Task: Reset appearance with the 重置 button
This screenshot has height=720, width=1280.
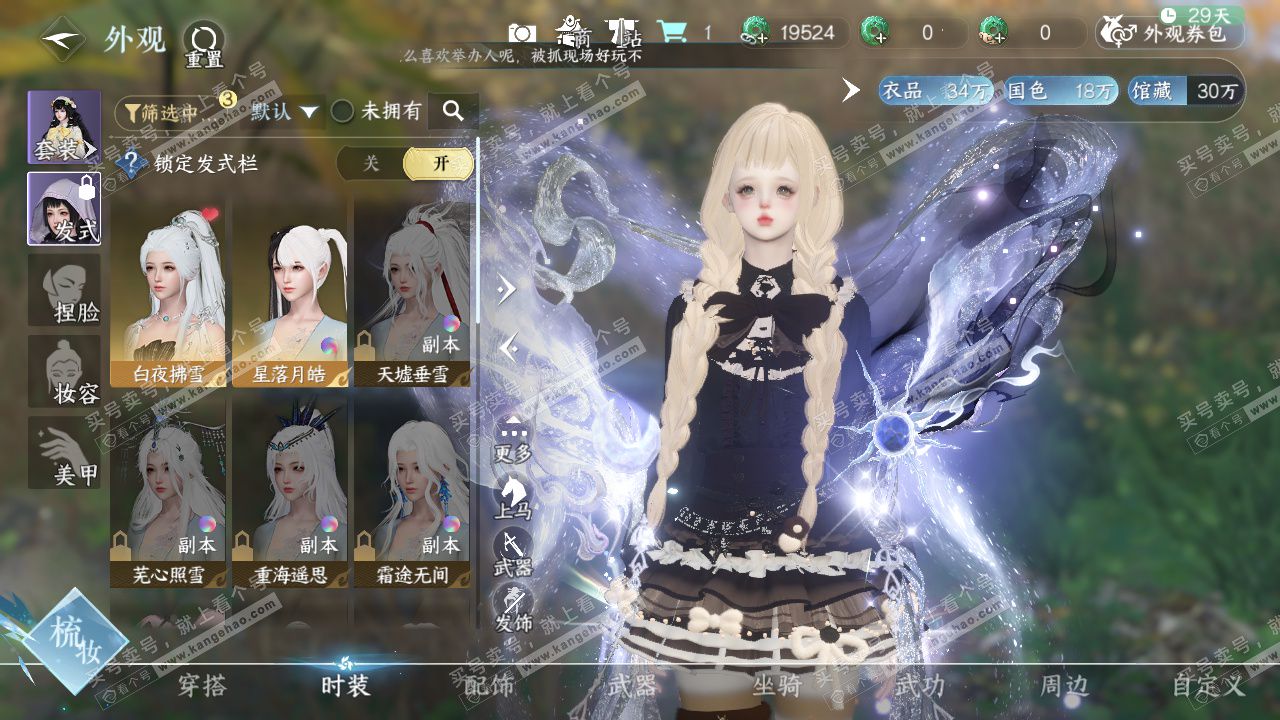Action: coord(203,44)
